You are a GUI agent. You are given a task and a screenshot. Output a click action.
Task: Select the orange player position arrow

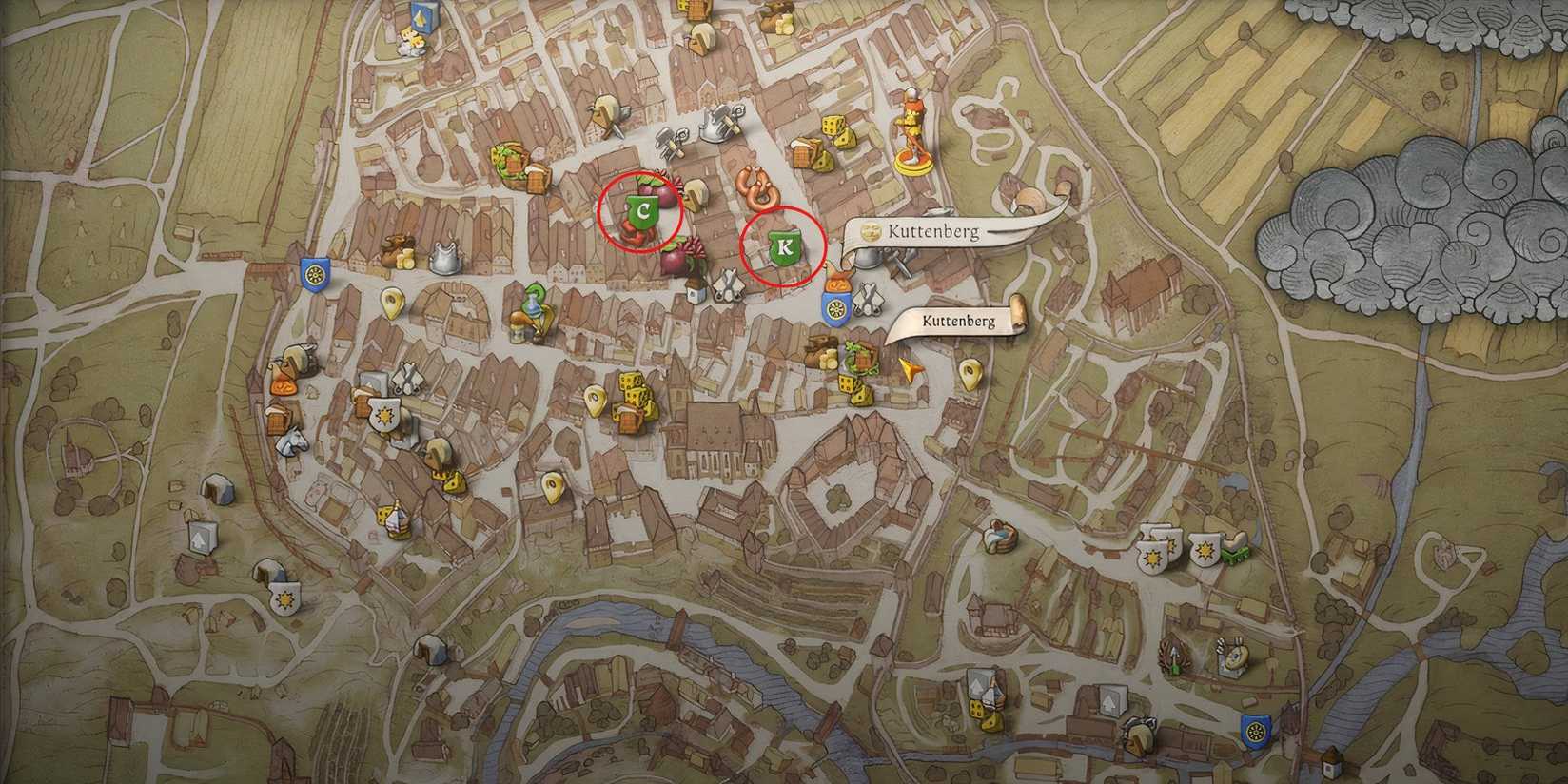[911, 368]
